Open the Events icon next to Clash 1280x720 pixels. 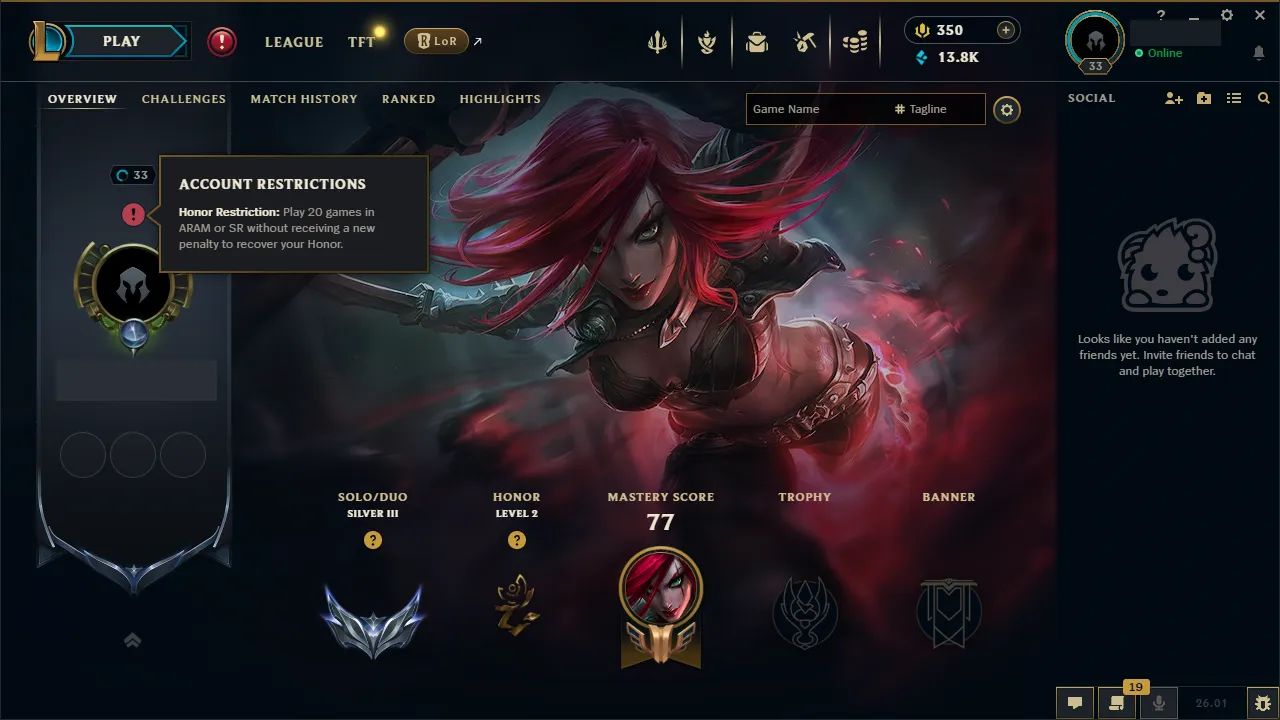(707, 41)
